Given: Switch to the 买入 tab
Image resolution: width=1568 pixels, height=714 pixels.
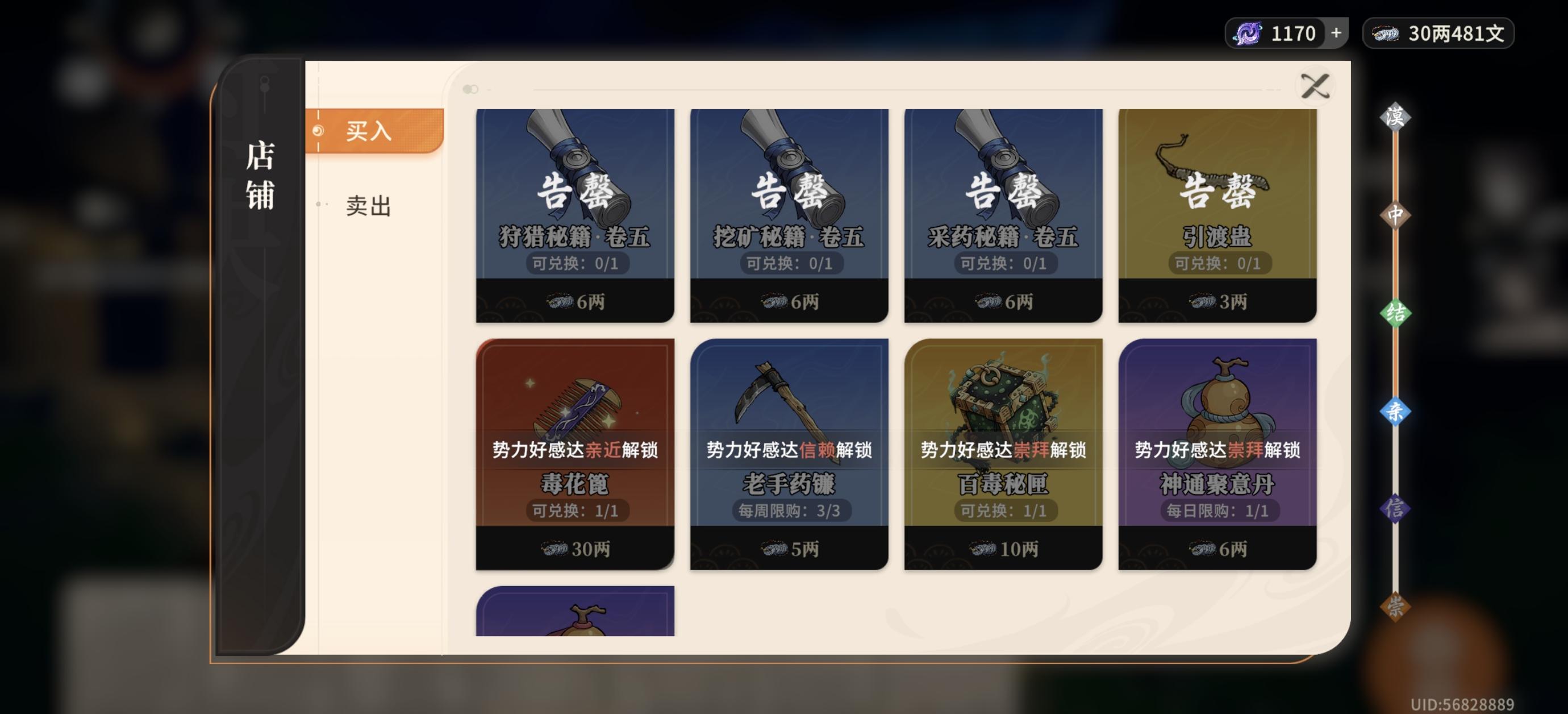Looking at the screenshot, I should [x=368, y=131].
